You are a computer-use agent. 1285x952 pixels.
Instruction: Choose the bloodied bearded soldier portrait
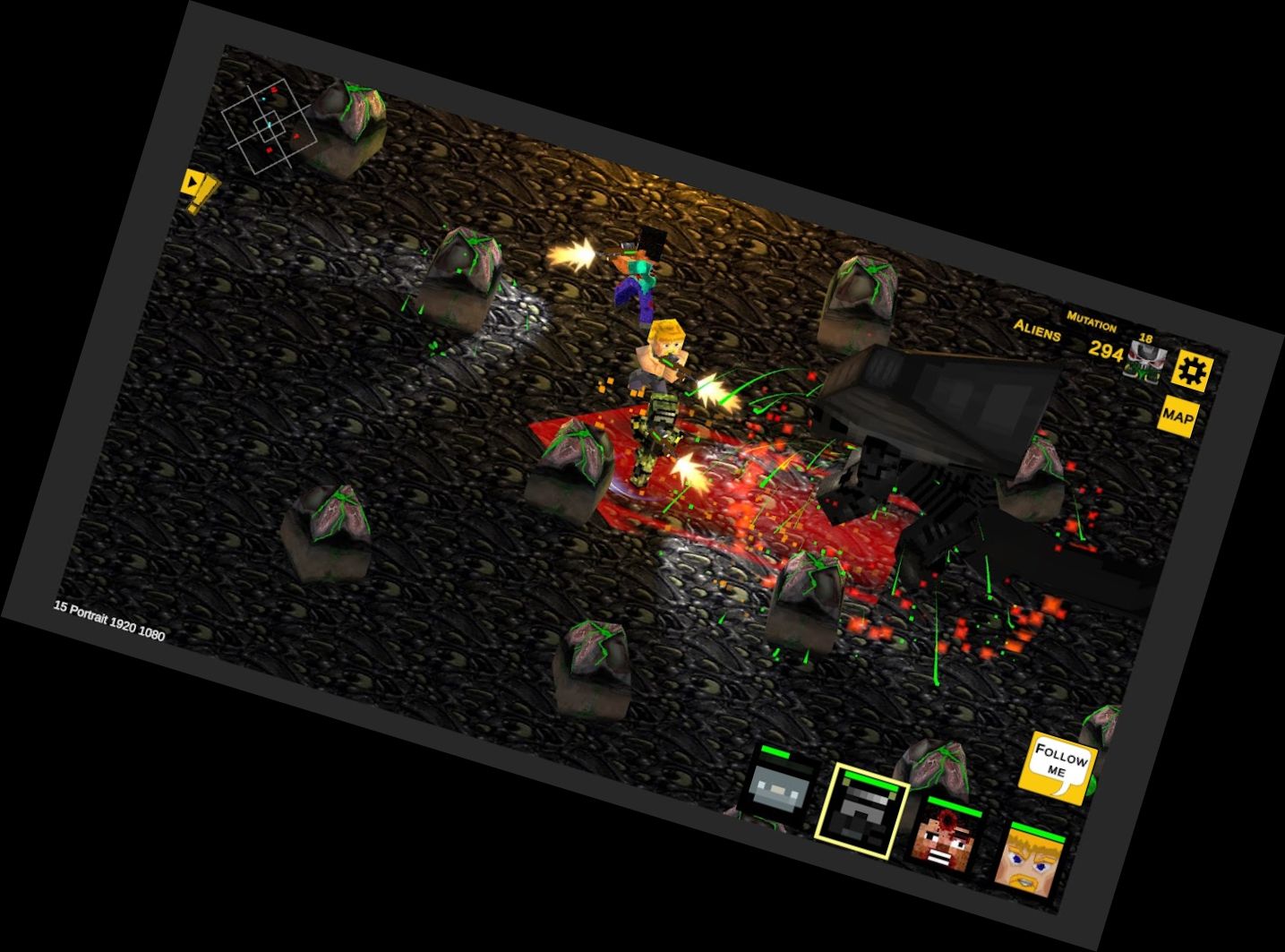click(x=945, y=837)
